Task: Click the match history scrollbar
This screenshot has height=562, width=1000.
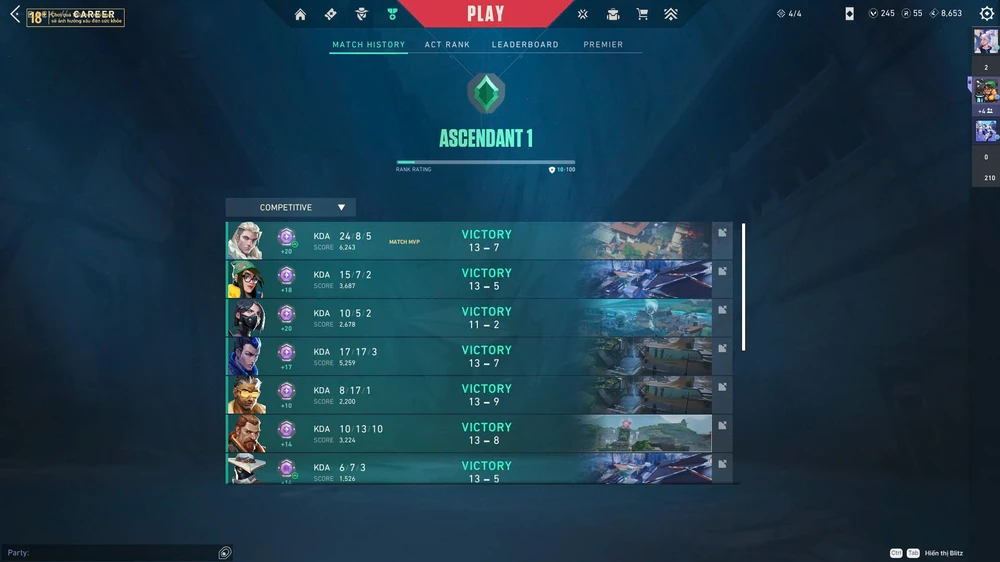Action: (x=744, y=287)
